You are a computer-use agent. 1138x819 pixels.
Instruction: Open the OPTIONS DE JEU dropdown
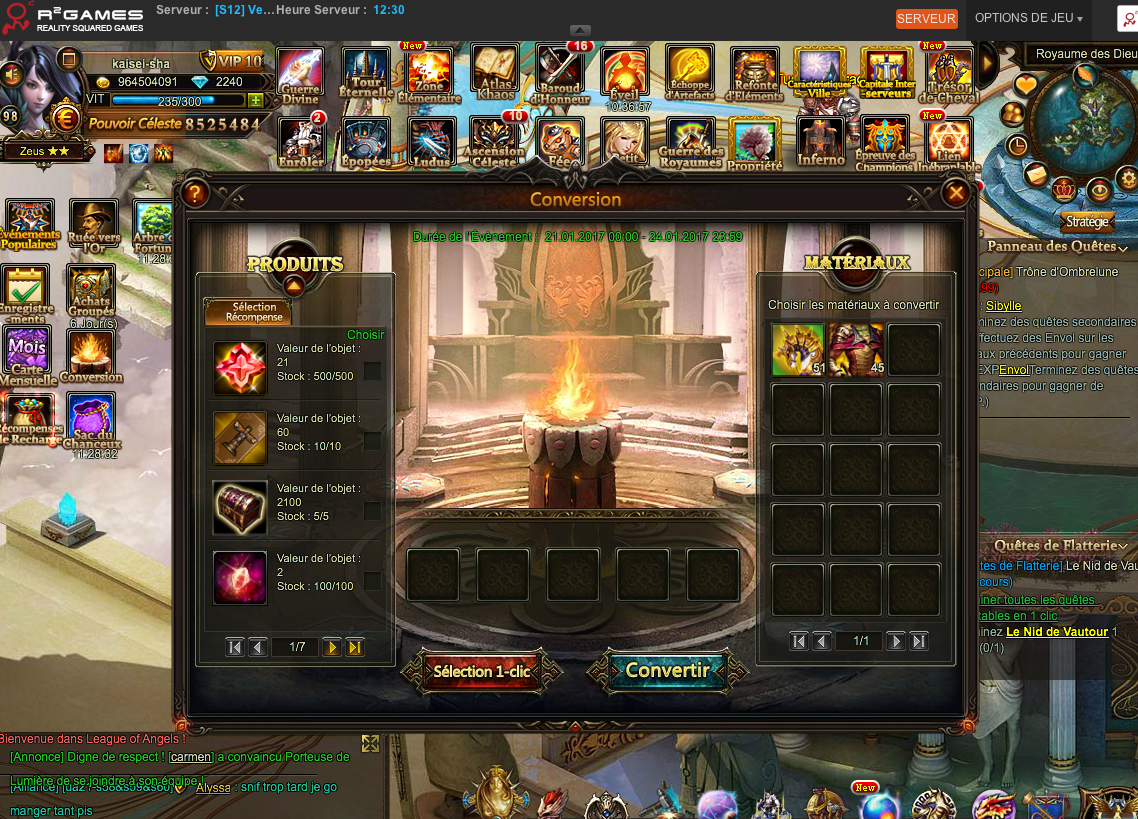pos(1028,18)
